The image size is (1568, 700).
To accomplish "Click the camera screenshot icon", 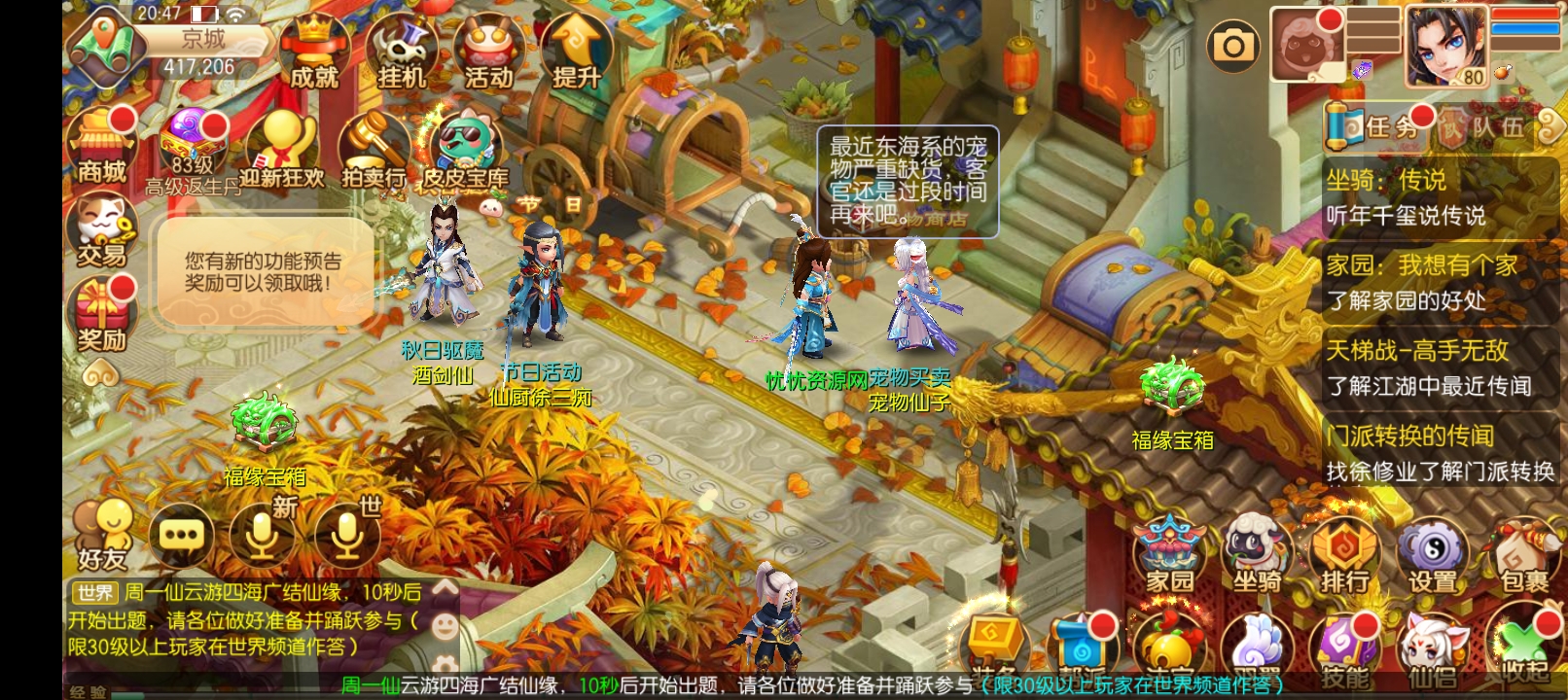I will (x=1232, y=46).
